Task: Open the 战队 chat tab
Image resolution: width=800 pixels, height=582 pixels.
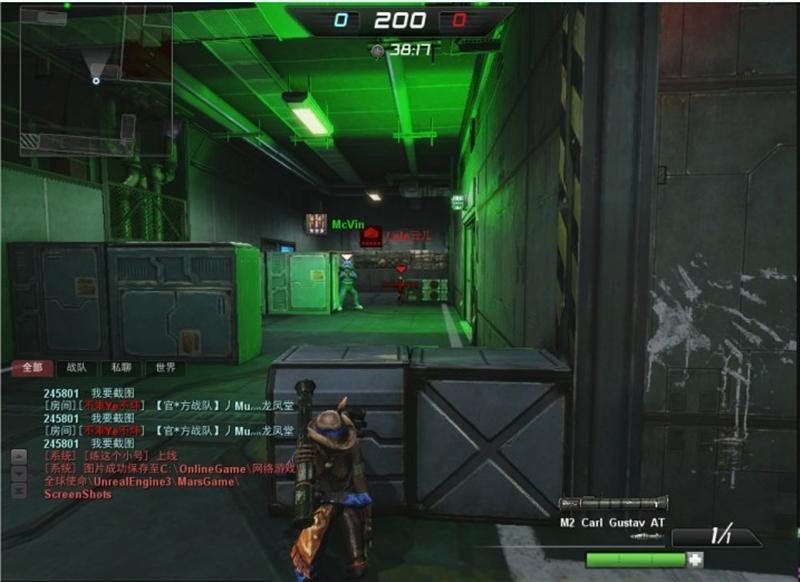Action: [76, 368]
